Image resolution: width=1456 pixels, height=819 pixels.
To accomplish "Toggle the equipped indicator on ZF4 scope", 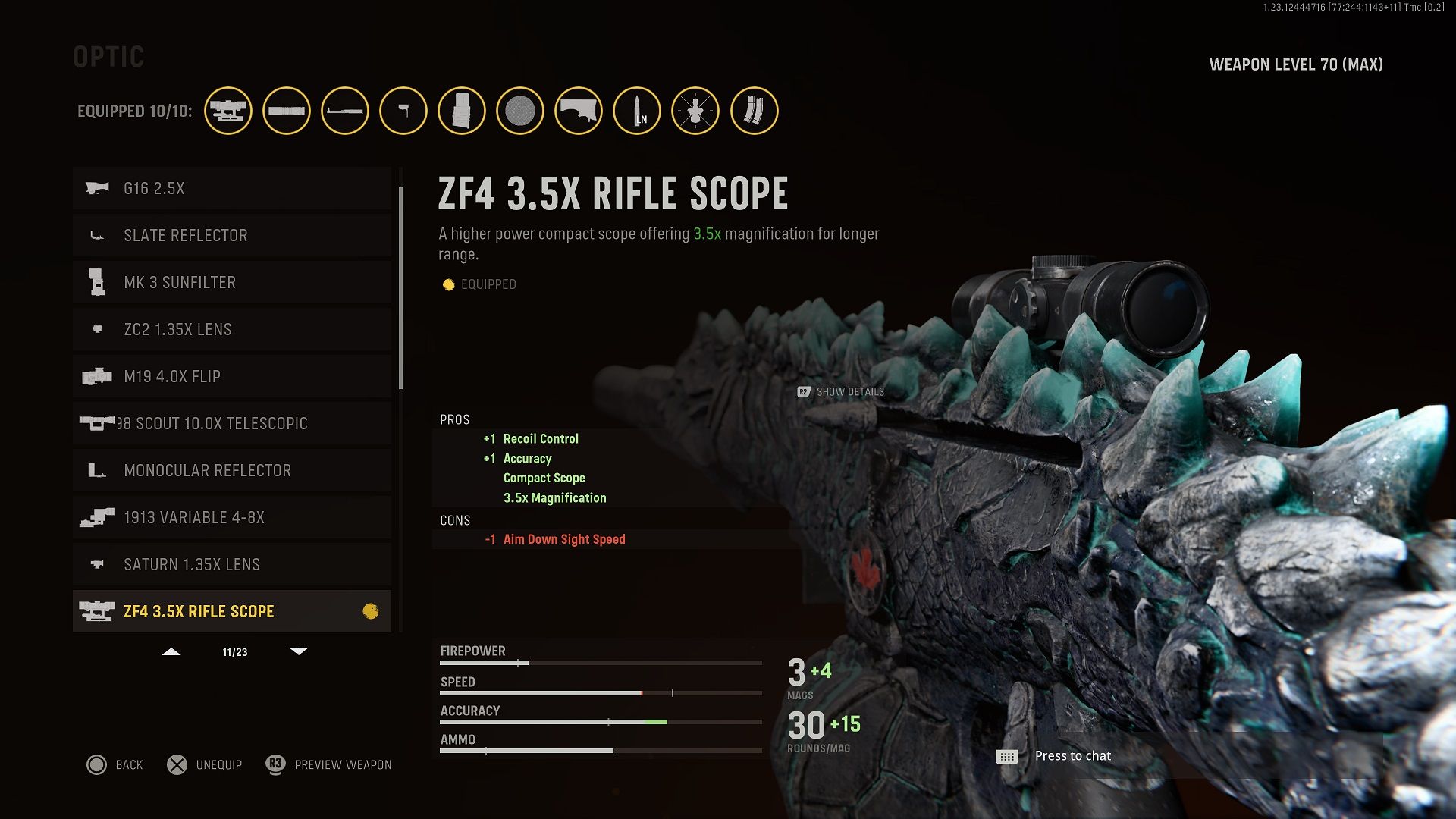I will tap(371, 610).
